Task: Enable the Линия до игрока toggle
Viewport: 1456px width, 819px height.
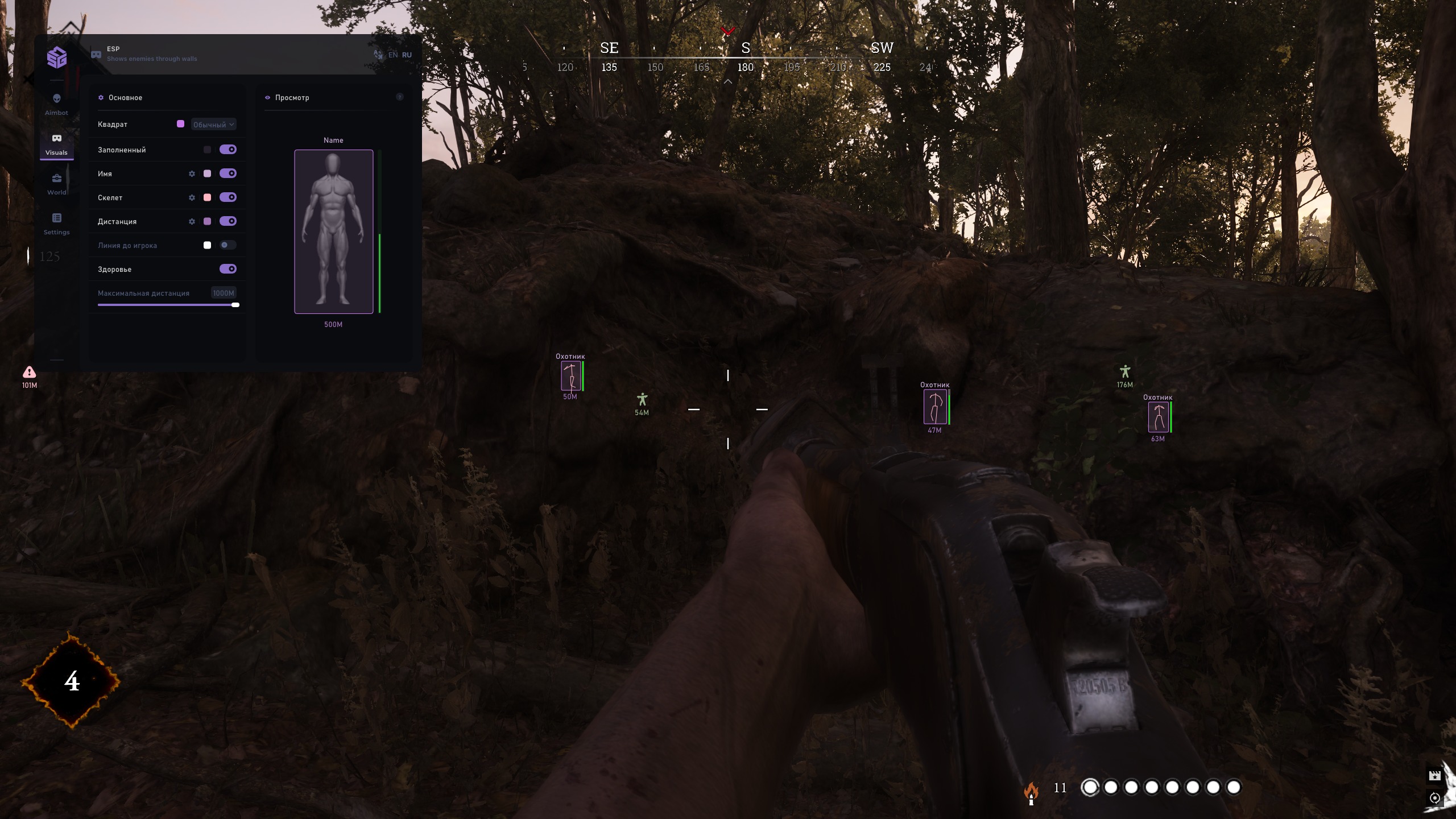Action: [227, 245]
